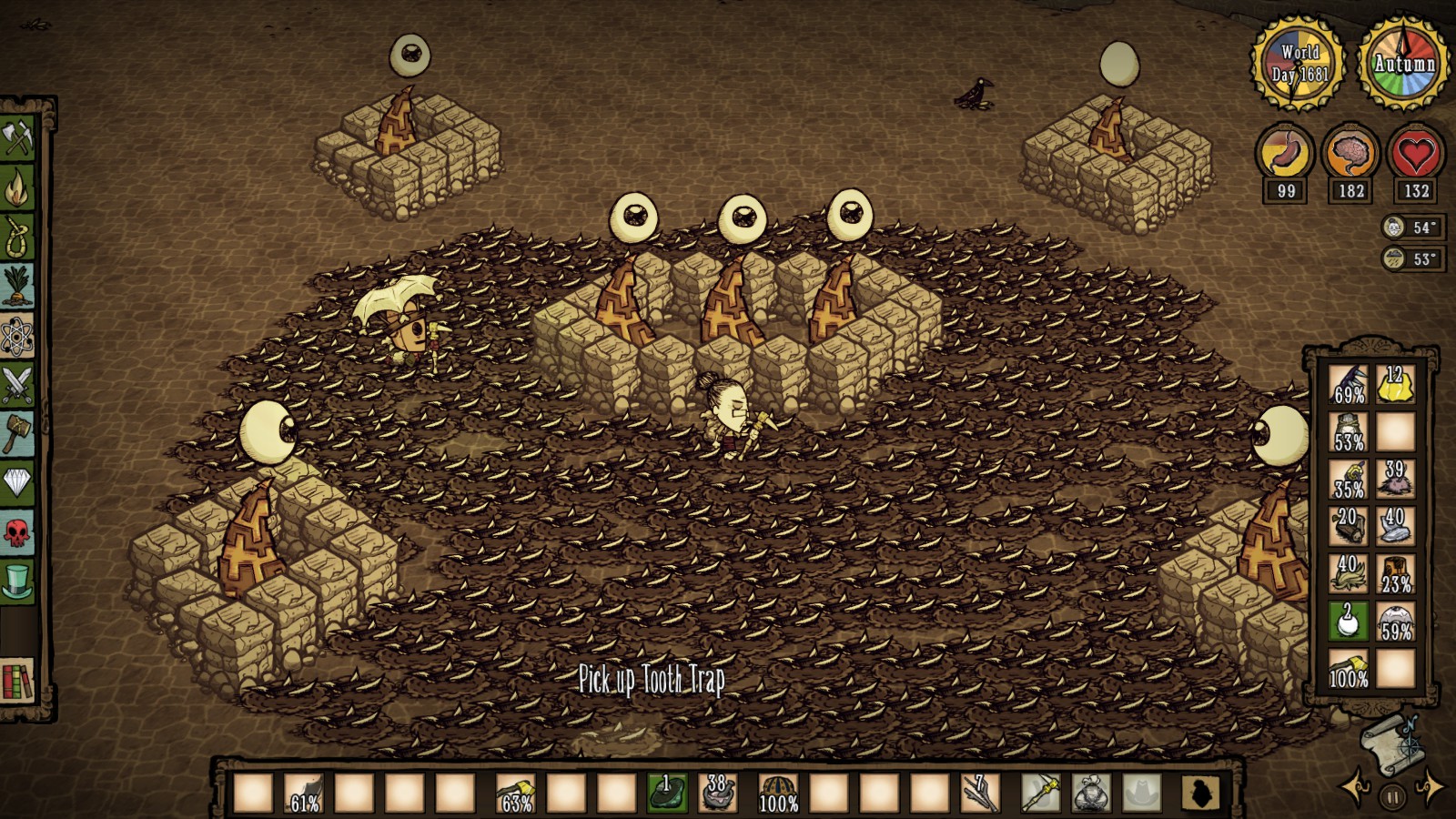Open the Structures hammer tab
The height and width of the screenshot is (819, 1456).
(17, 434)
